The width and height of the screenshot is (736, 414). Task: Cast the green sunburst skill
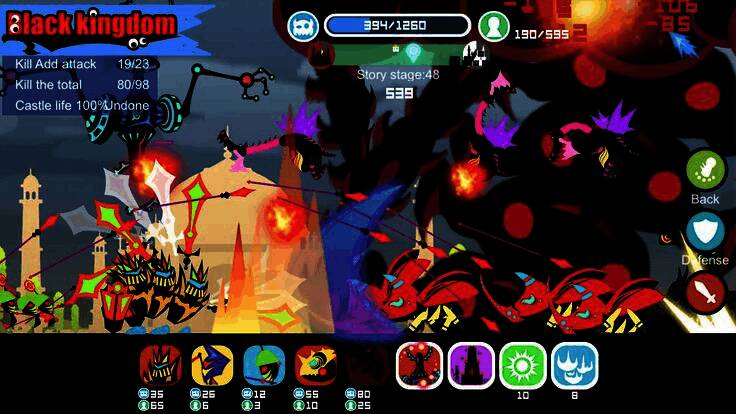522,365
